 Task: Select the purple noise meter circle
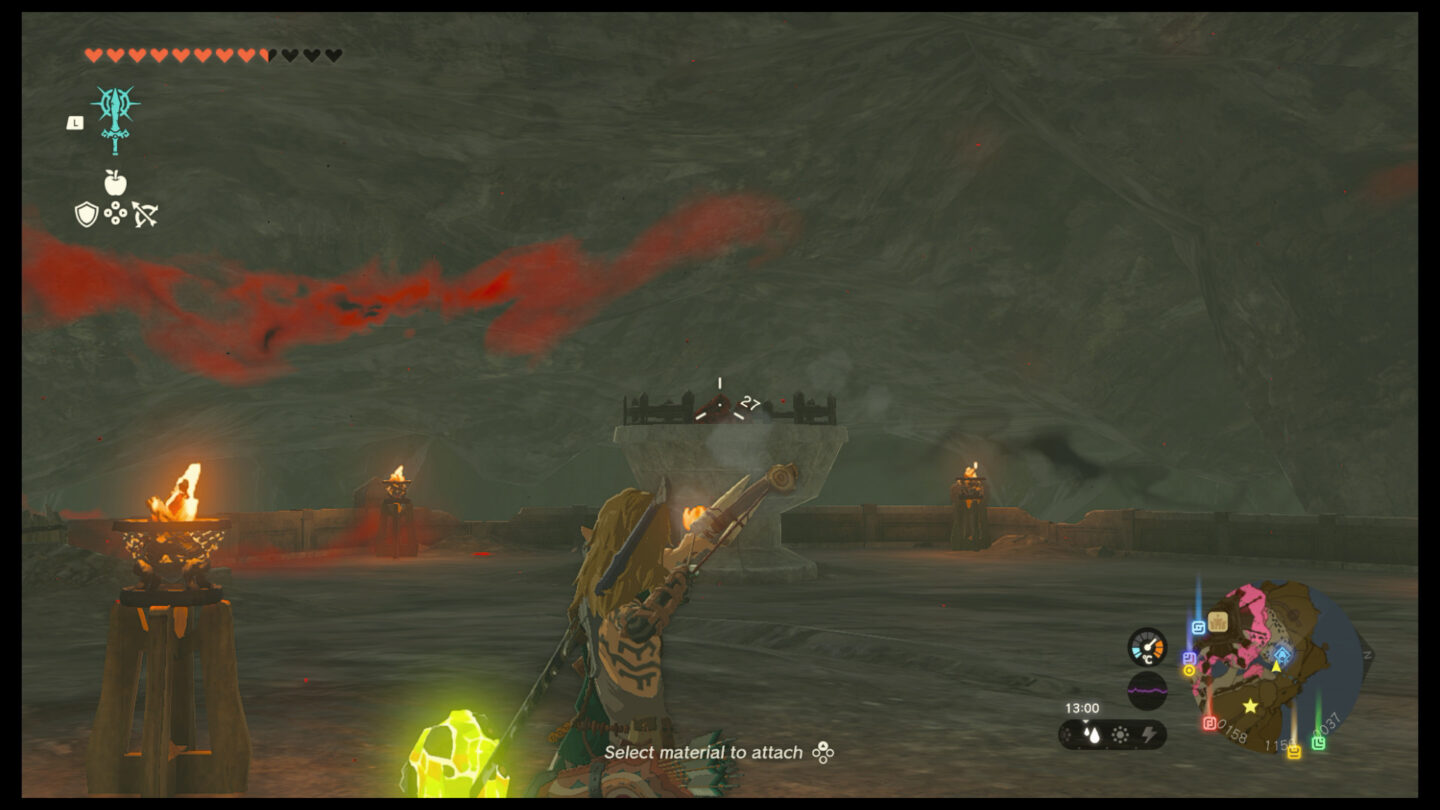coord(1147,690)
